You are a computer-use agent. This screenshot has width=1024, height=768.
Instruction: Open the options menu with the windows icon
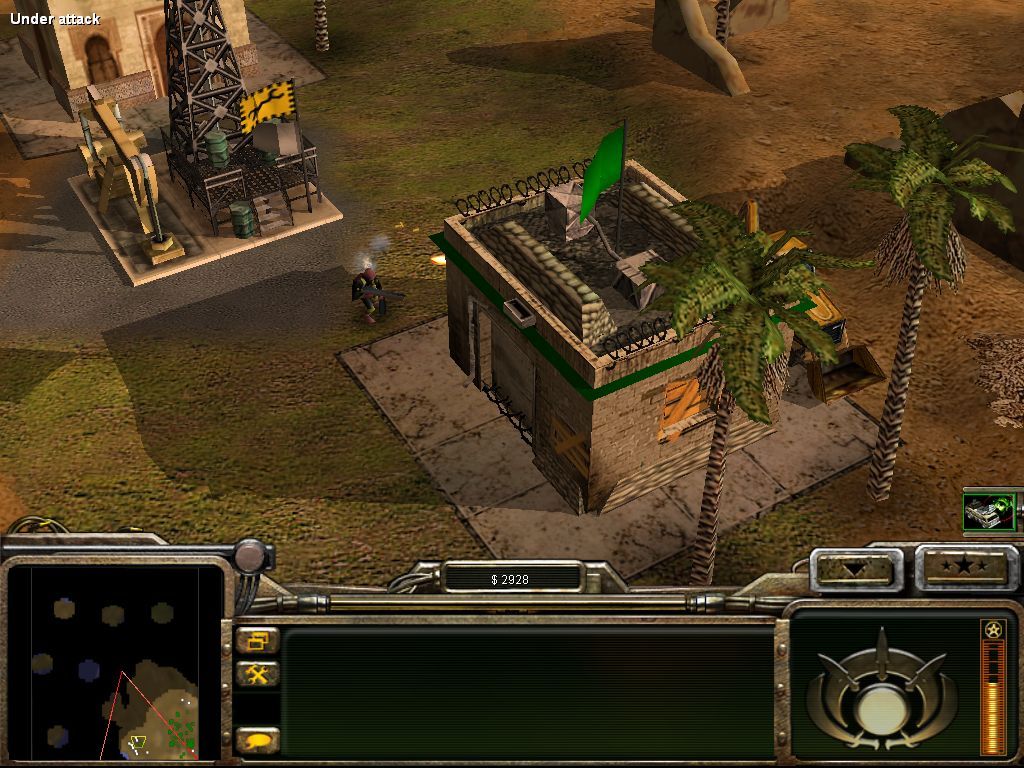pyautogui.click(x=258, y=641)
